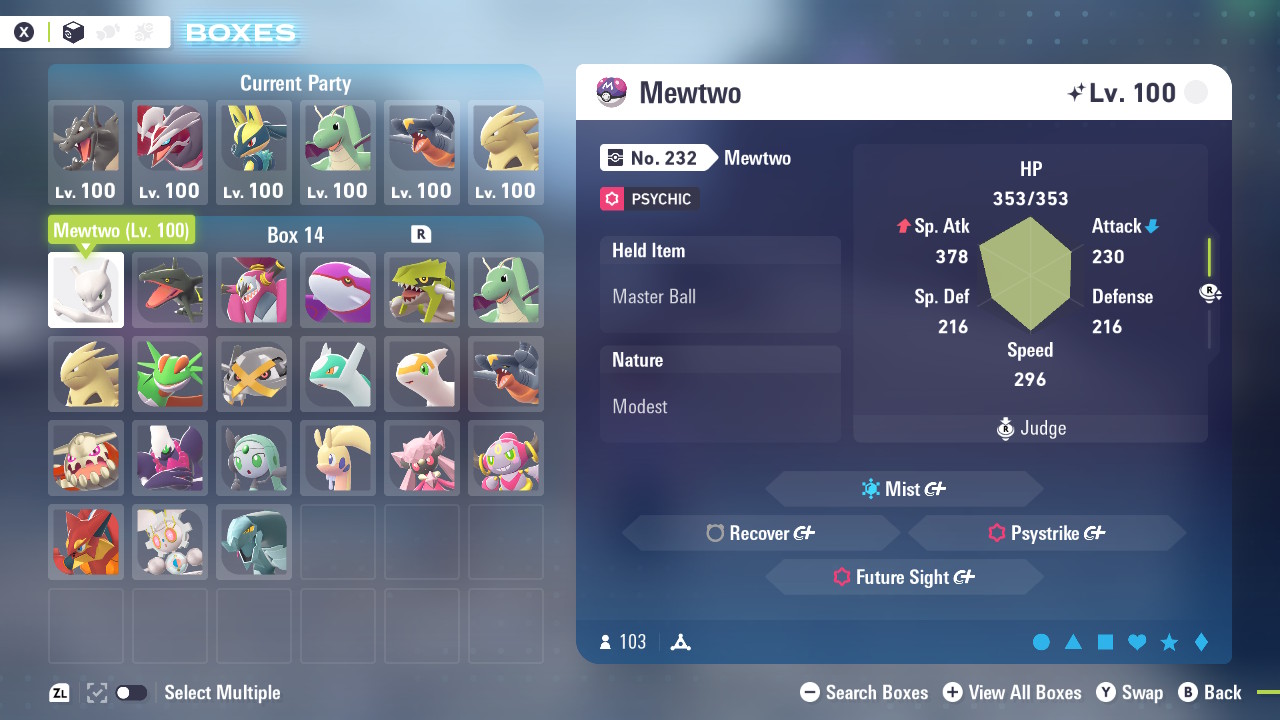Viewport: 1280px width, 720px height.
Task: Select the Mewtwo thumbnail in Box 14
Action: coord(85,290)
